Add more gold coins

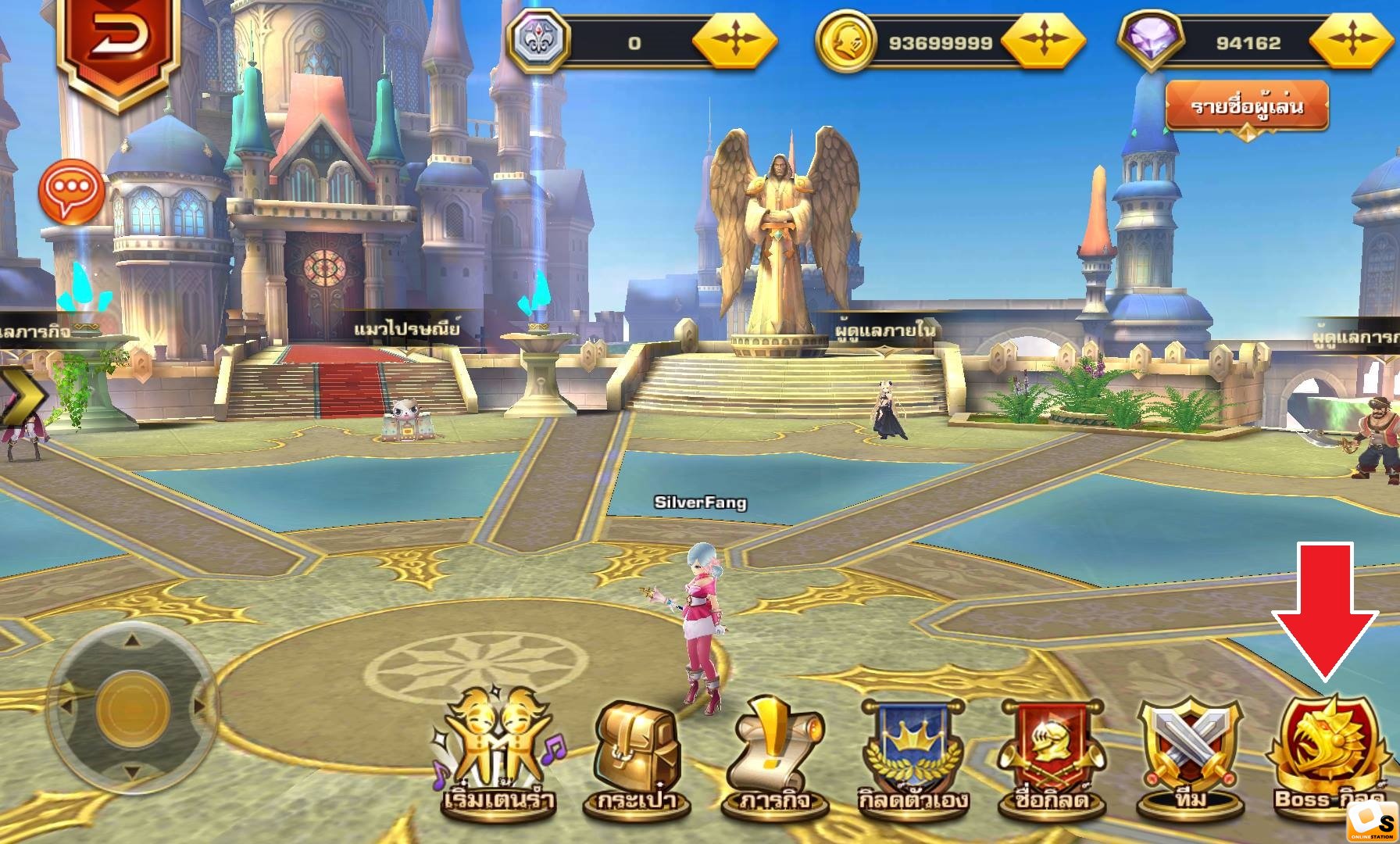(x=1042, y=41)
